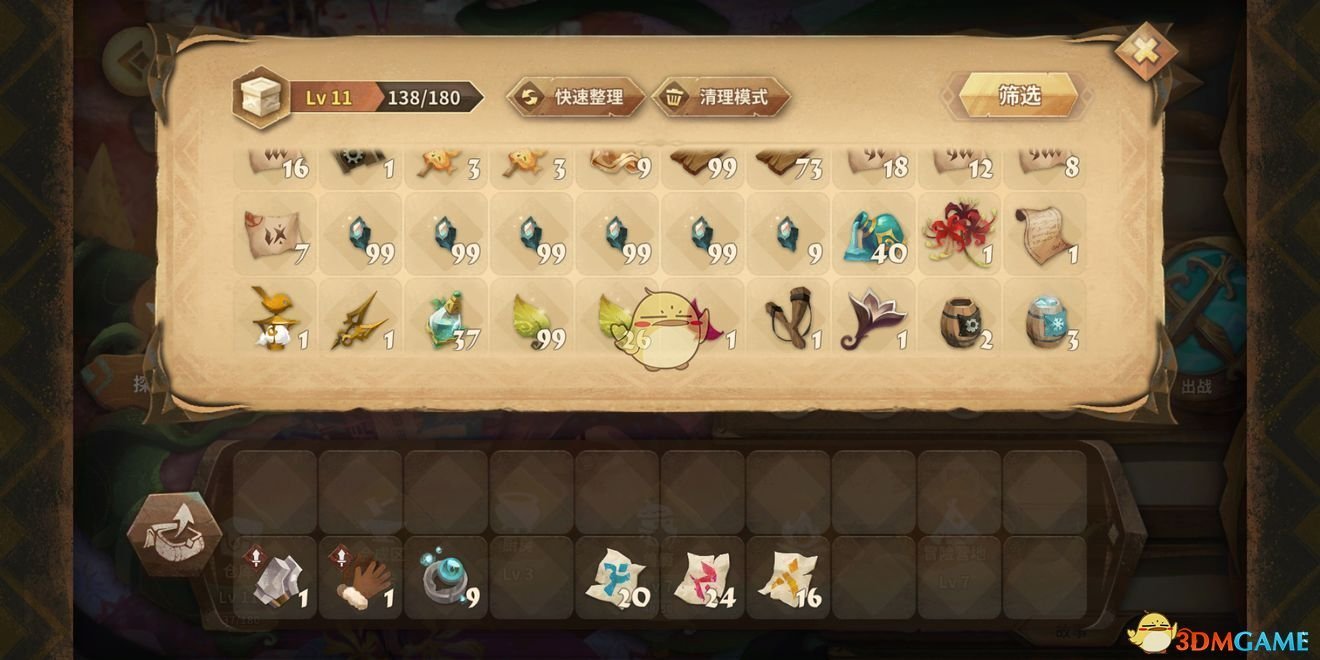This screenshot has width=1320, height=660.
Task: Pick the brown leather glove item
Action: pyautogui.click(x=361, y=578)
